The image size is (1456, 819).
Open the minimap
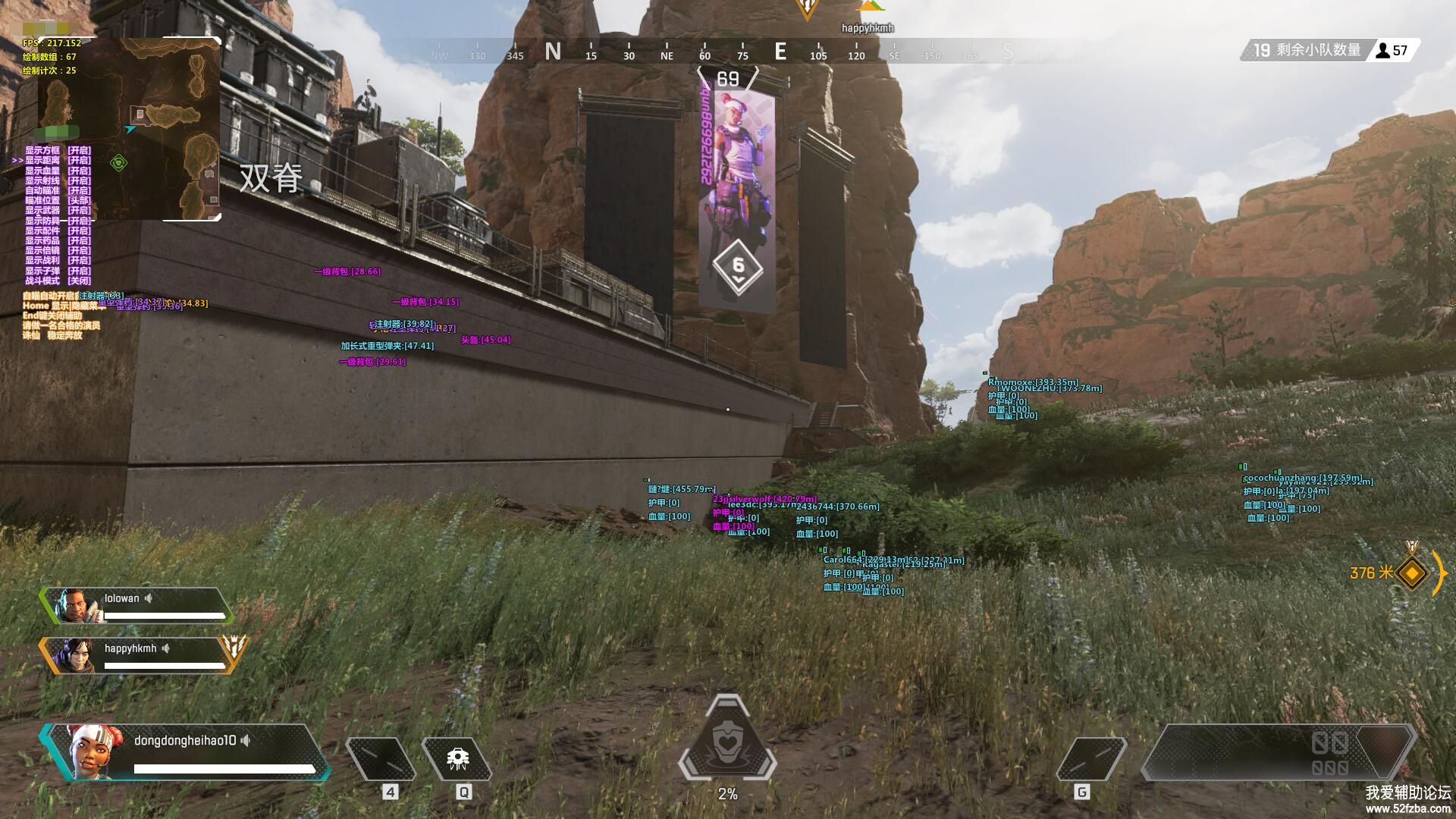click(x=129, y=129)
